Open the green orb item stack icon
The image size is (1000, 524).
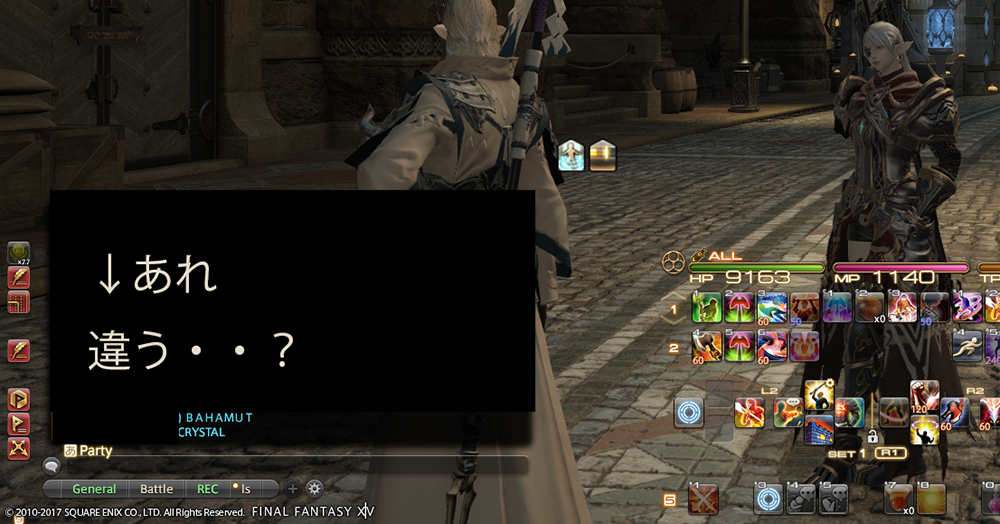click(18, 254)
